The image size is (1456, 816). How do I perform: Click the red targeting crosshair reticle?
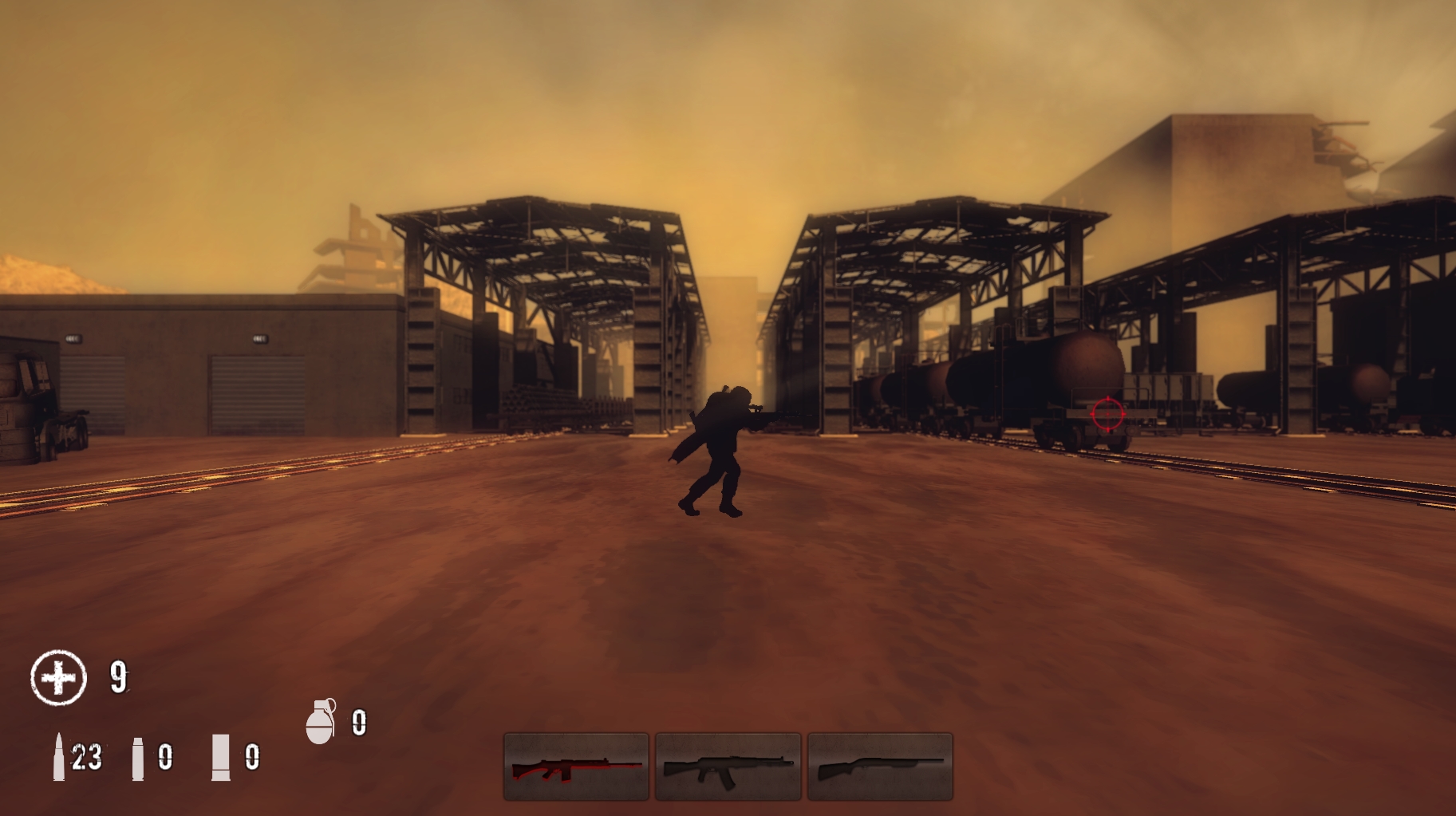coord(1107,414)
